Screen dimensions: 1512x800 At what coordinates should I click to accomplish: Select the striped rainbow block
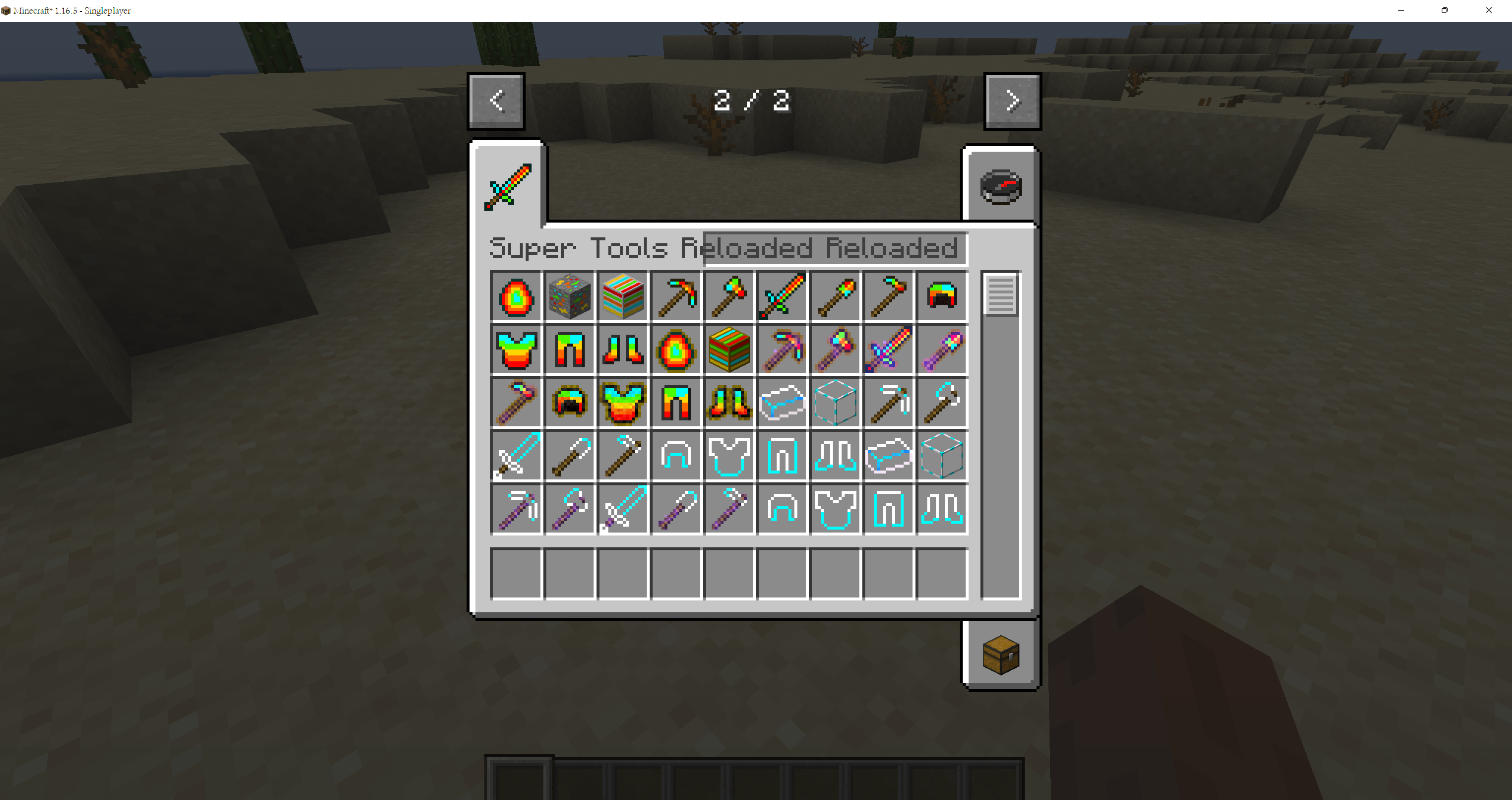(x=623, y=296)
